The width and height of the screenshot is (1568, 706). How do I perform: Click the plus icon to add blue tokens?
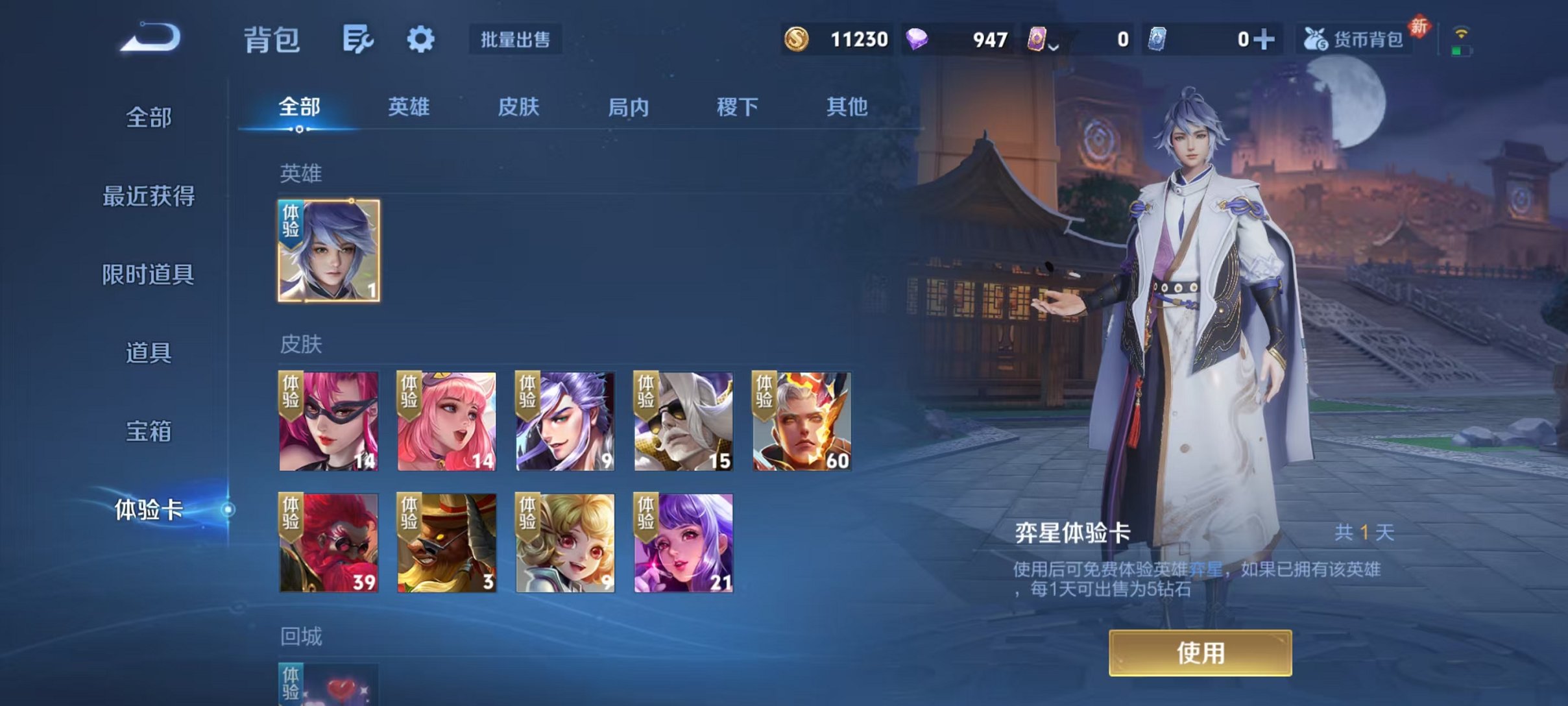[1258, 39]
